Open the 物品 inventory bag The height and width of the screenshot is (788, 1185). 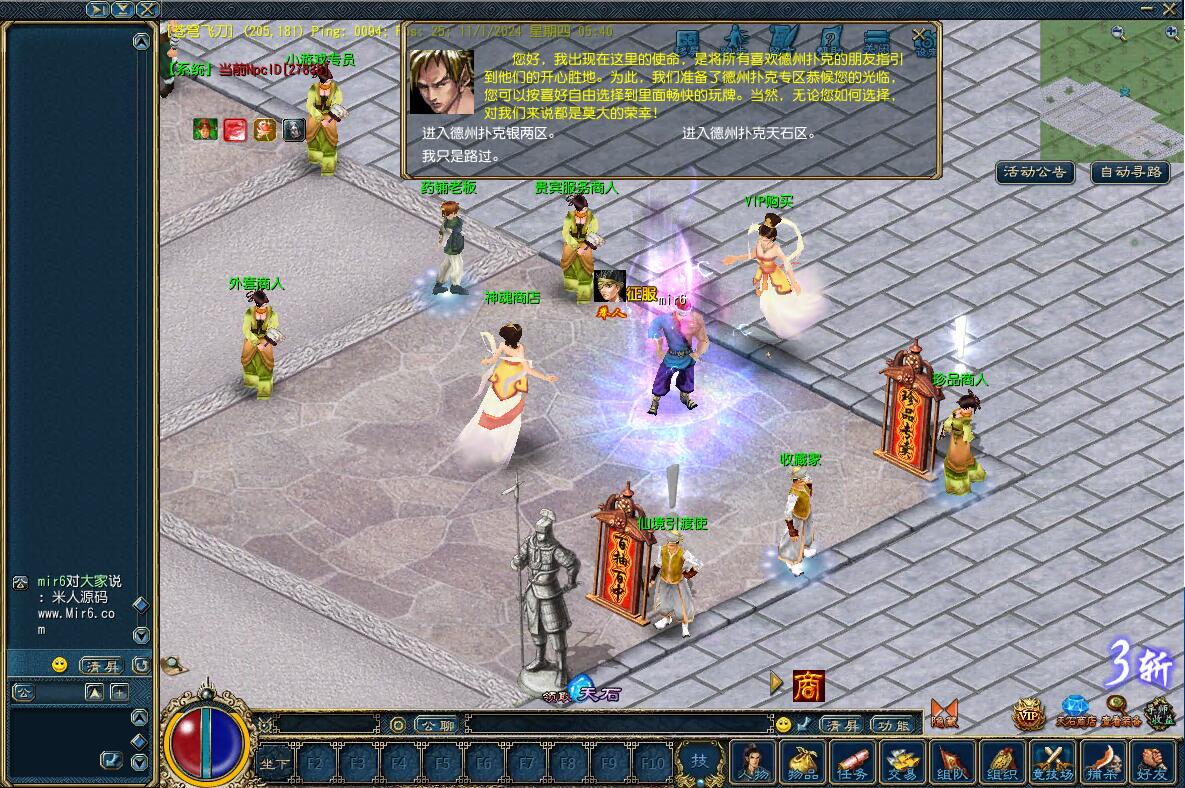[x=804, y=762]
